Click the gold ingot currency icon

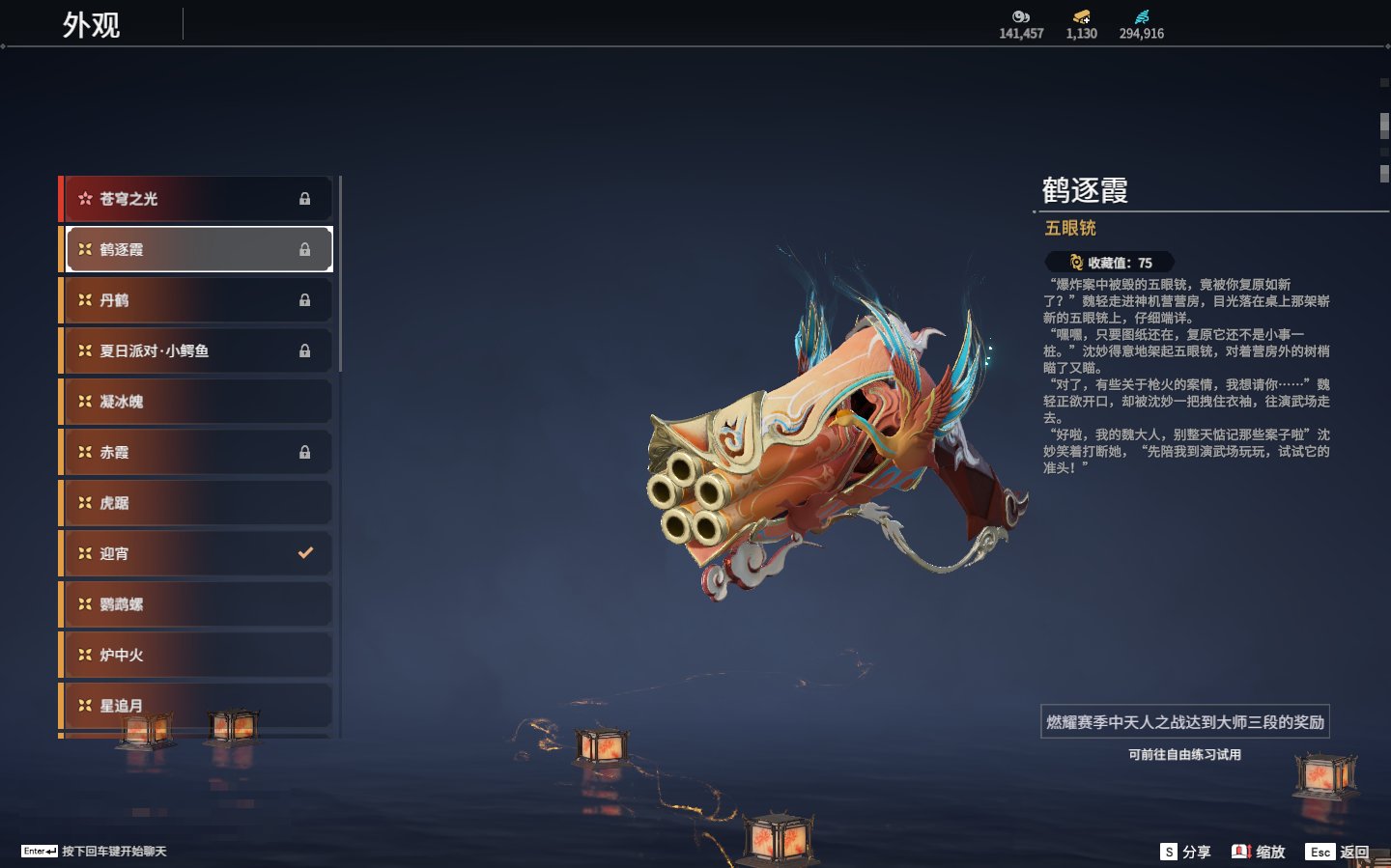click(x=1081, y=16)
